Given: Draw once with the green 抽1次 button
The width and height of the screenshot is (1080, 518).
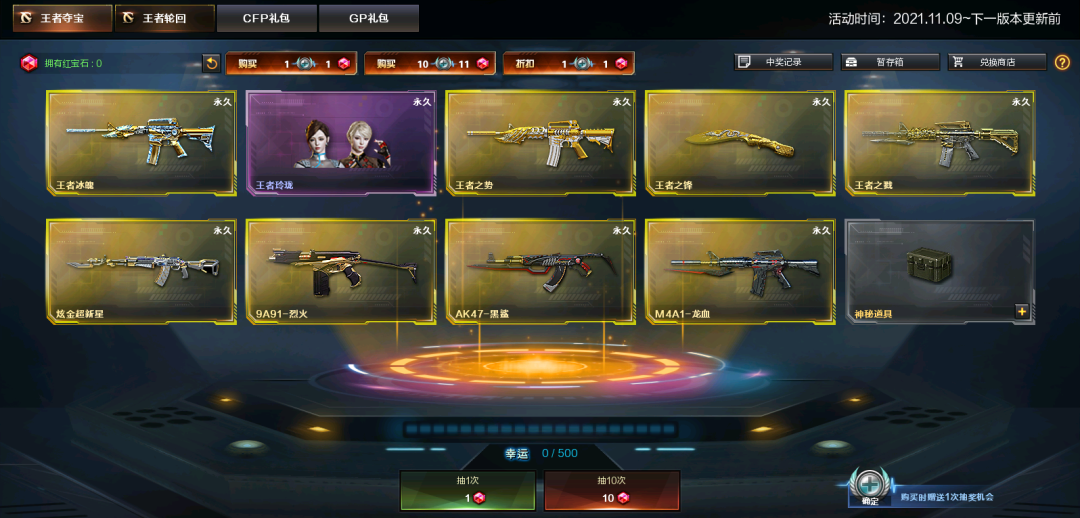Looking at the screenshot, I should (x=467, y=490).
